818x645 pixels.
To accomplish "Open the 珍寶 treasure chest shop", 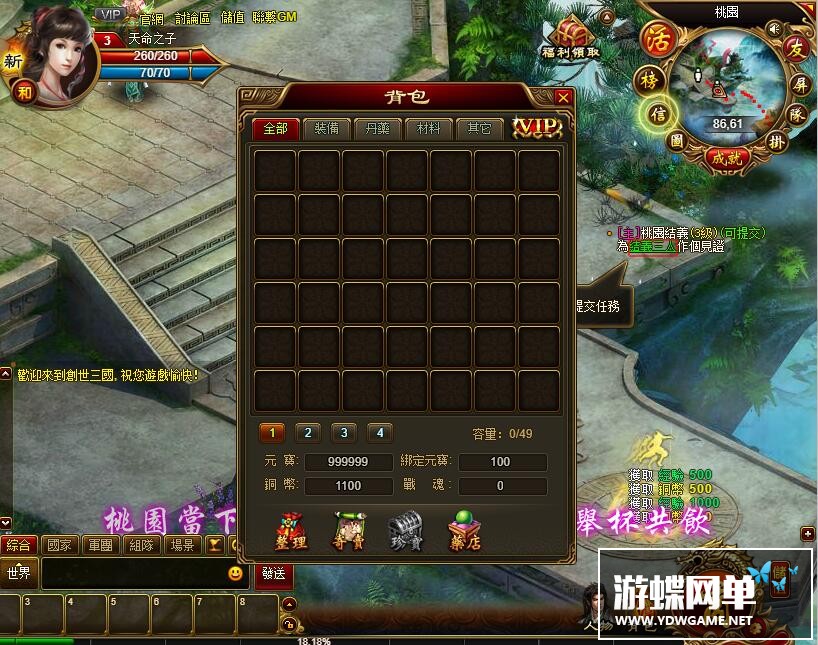I will pyautogui.click(x=406, y=530).
